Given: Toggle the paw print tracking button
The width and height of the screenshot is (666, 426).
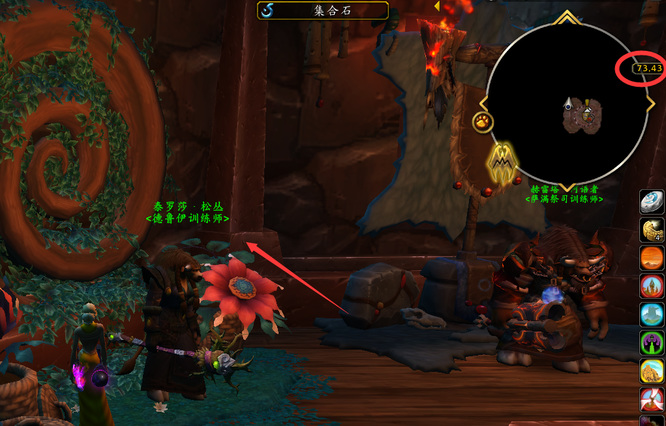Looking at the screenshot, I should (482, 122).
